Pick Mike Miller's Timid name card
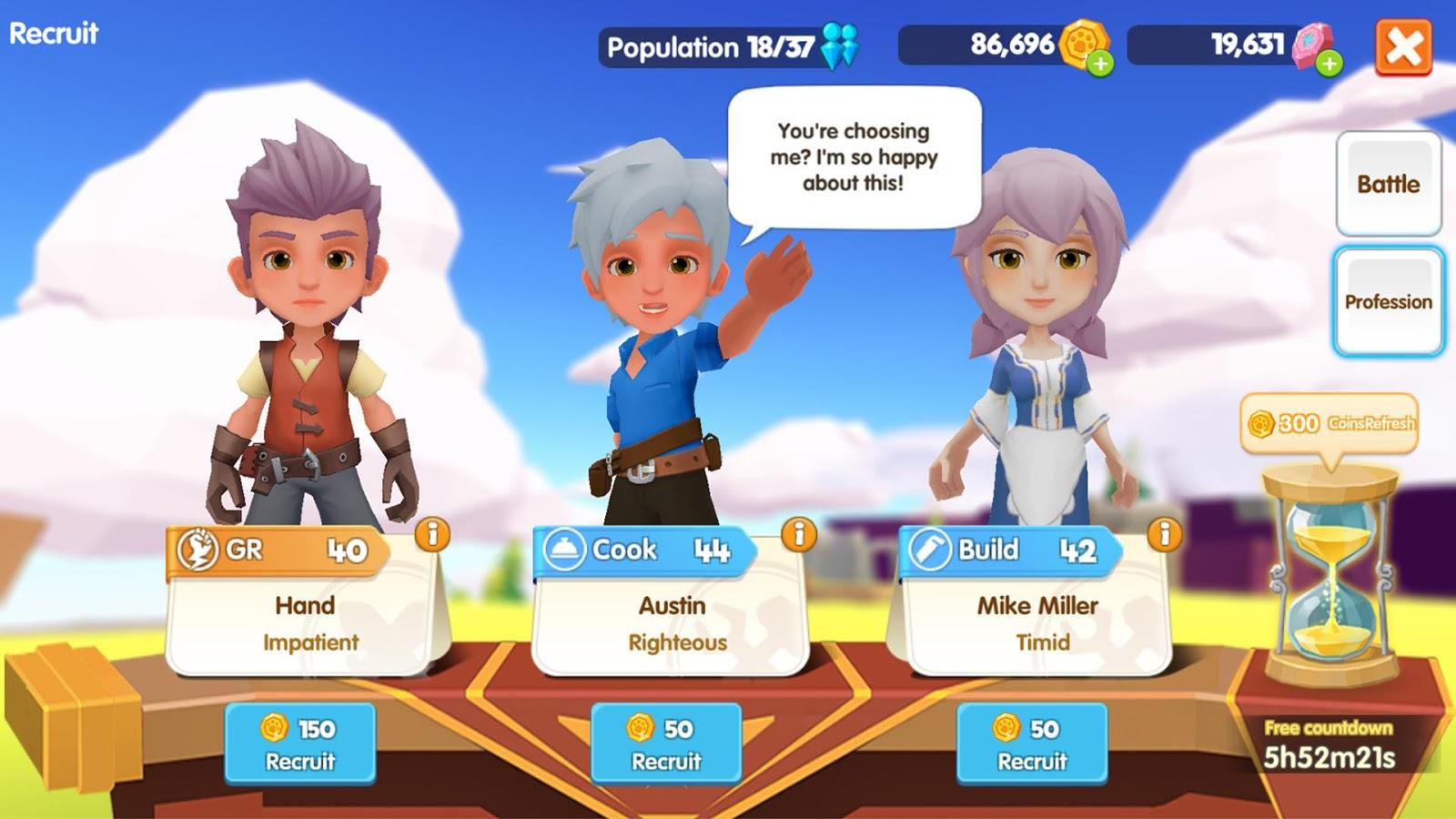Screen dimensions: 1456x819 tap(1037, 624)
